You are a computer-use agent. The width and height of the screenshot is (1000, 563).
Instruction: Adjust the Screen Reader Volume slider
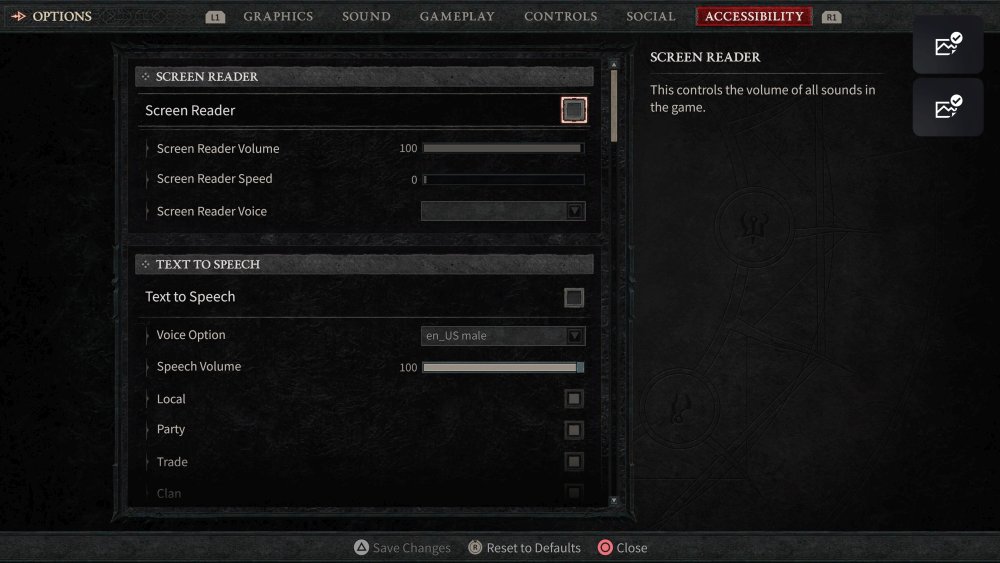tap(502, 149)
